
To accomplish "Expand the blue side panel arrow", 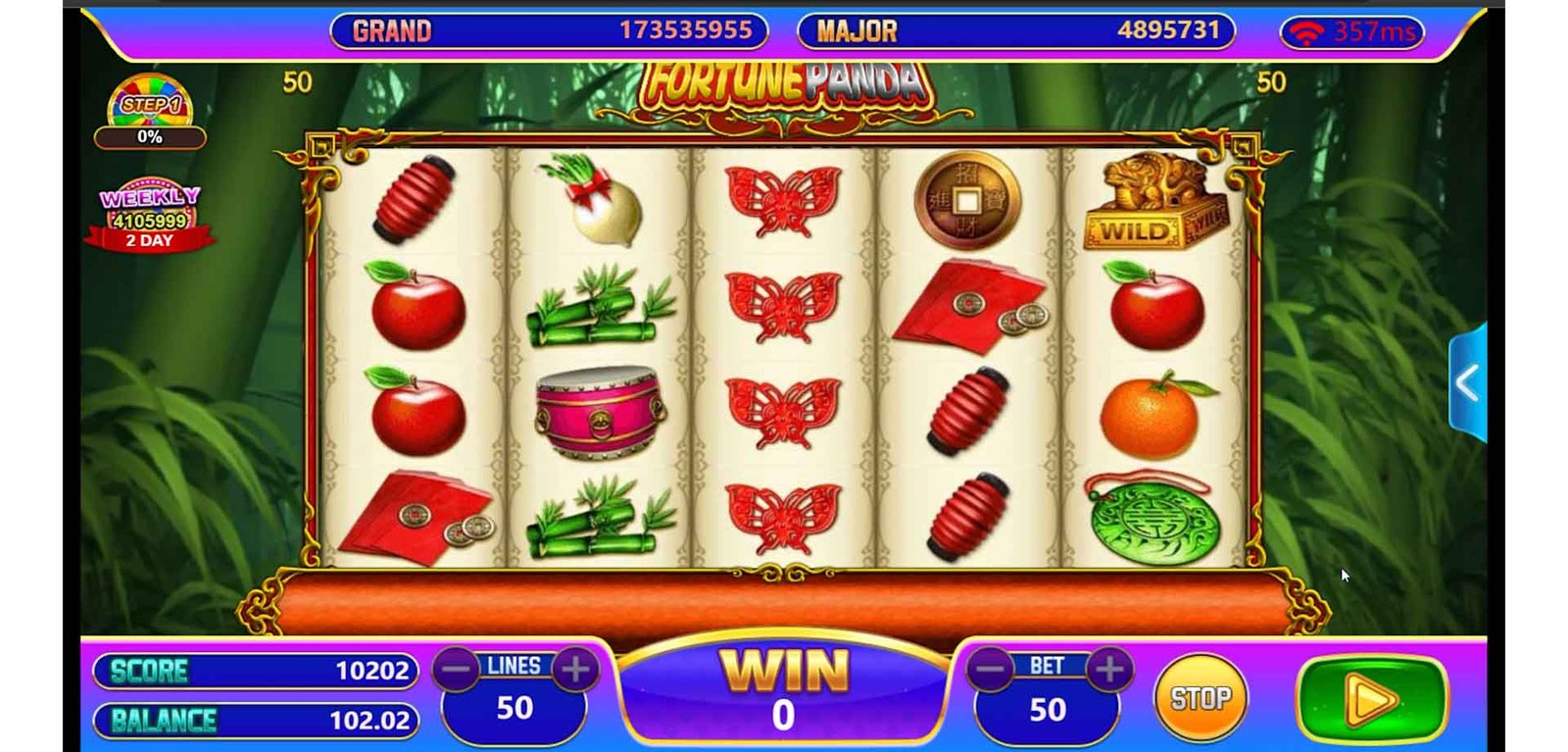I will click(1468, 382).
